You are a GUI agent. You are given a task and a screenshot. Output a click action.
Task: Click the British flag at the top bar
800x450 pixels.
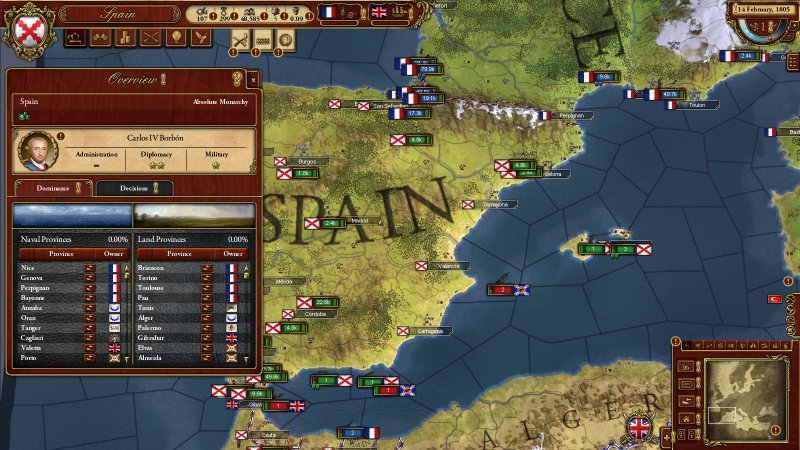tap(379, 12)
